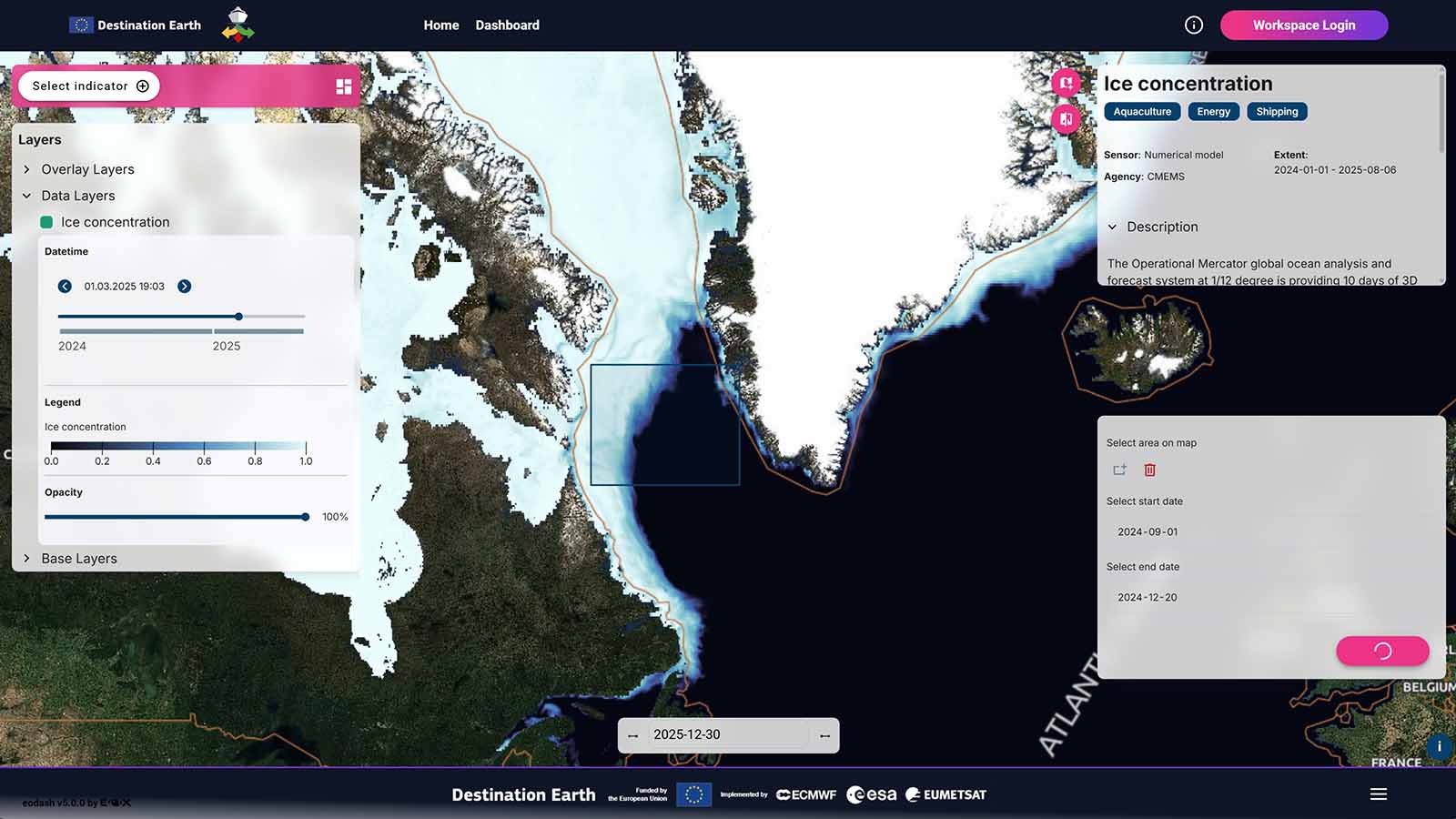Click the datetime timeline slider handle
The width and height of the screenshot is (1456, 819).
pos(238,317)
